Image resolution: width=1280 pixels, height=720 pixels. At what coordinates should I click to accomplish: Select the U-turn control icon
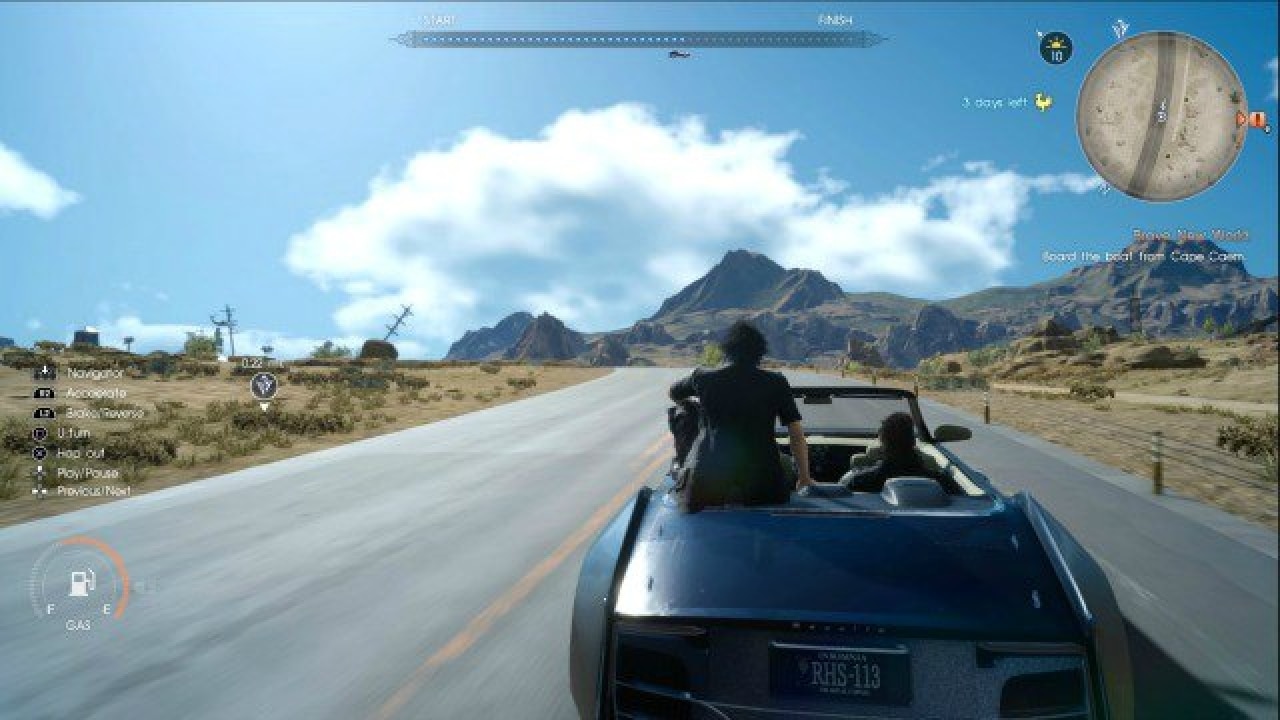[x=40, y=433]
